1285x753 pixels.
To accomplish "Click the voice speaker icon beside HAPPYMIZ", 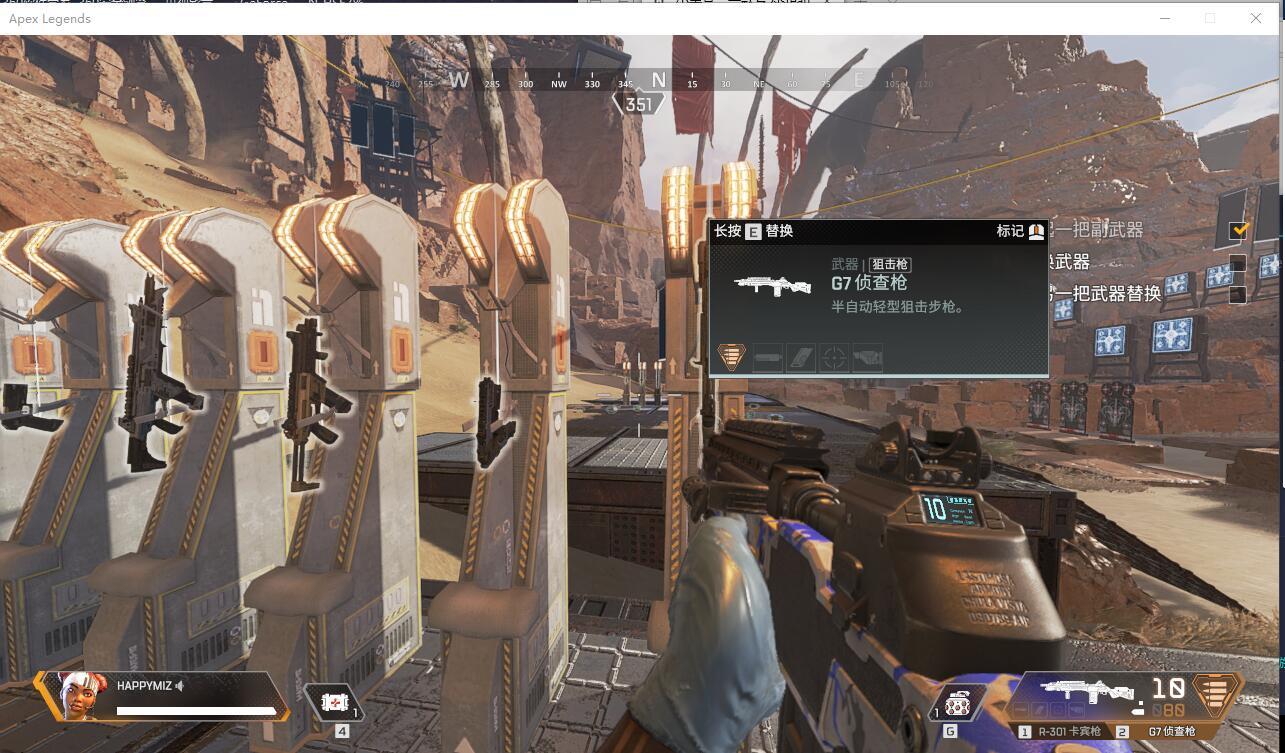I will [180, 686].
